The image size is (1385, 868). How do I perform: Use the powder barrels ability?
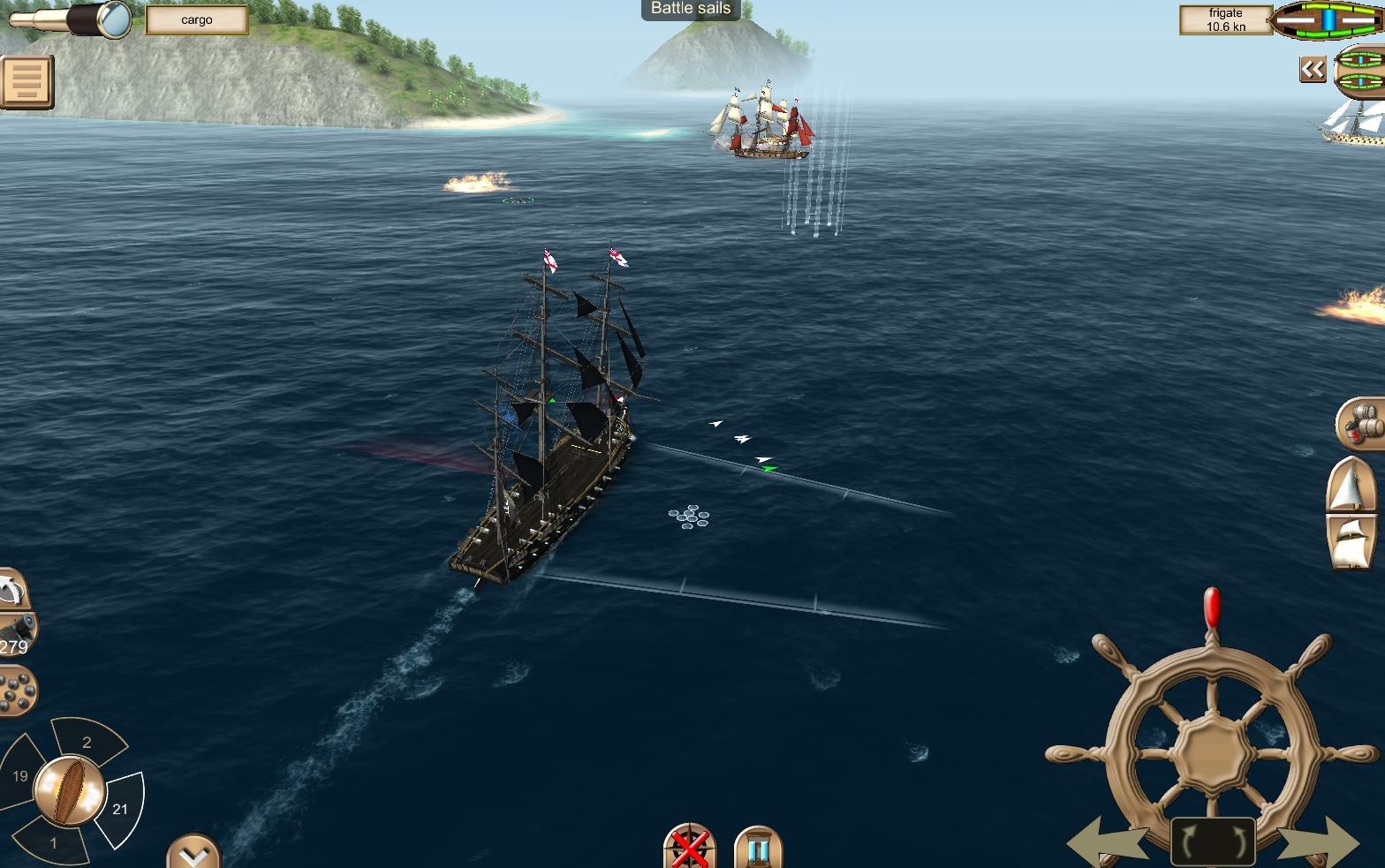pos(1362,424)
